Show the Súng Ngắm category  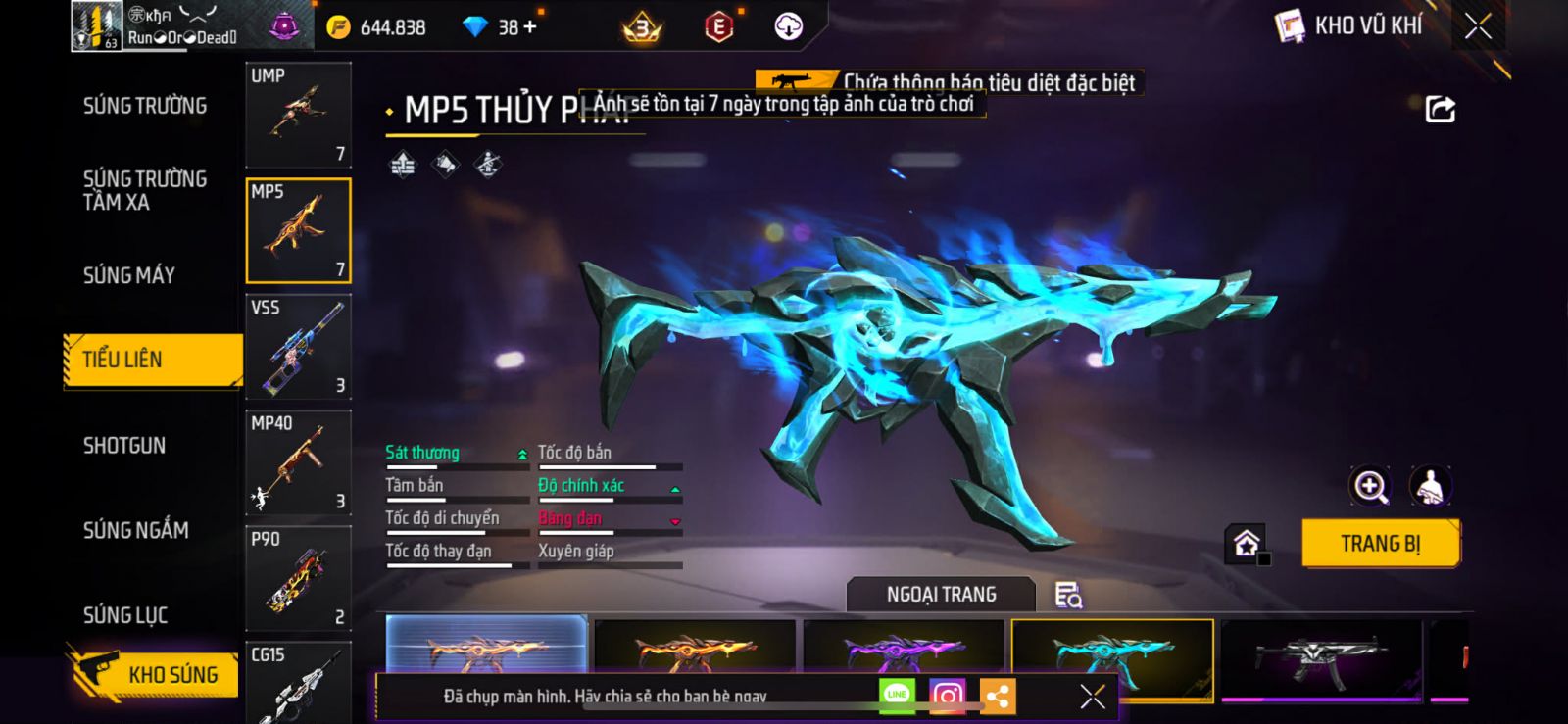pyautogui.click(x=135, y=530)
